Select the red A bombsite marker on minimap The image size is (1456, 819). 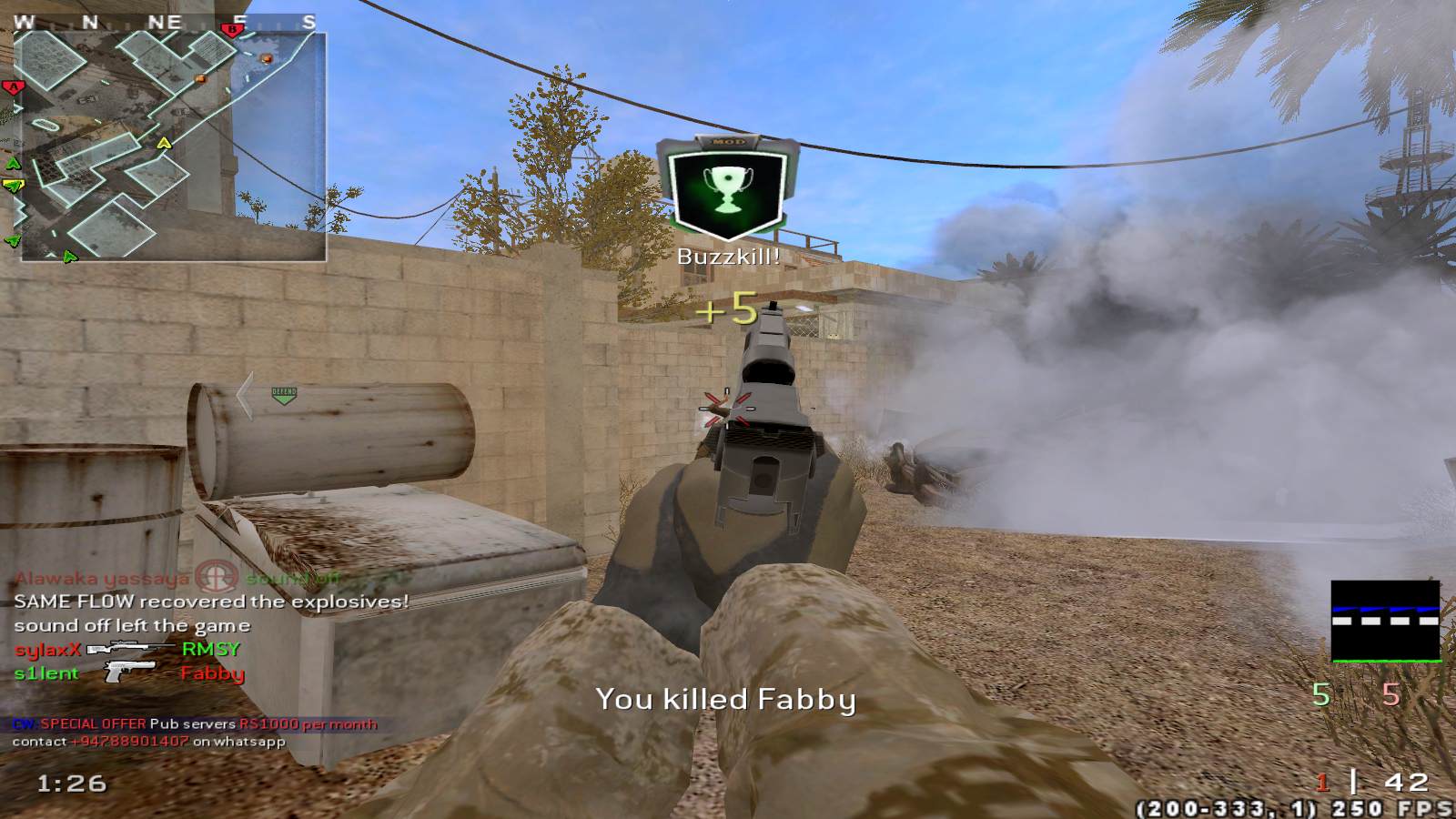pyautogui.click(x=13, y=88)
